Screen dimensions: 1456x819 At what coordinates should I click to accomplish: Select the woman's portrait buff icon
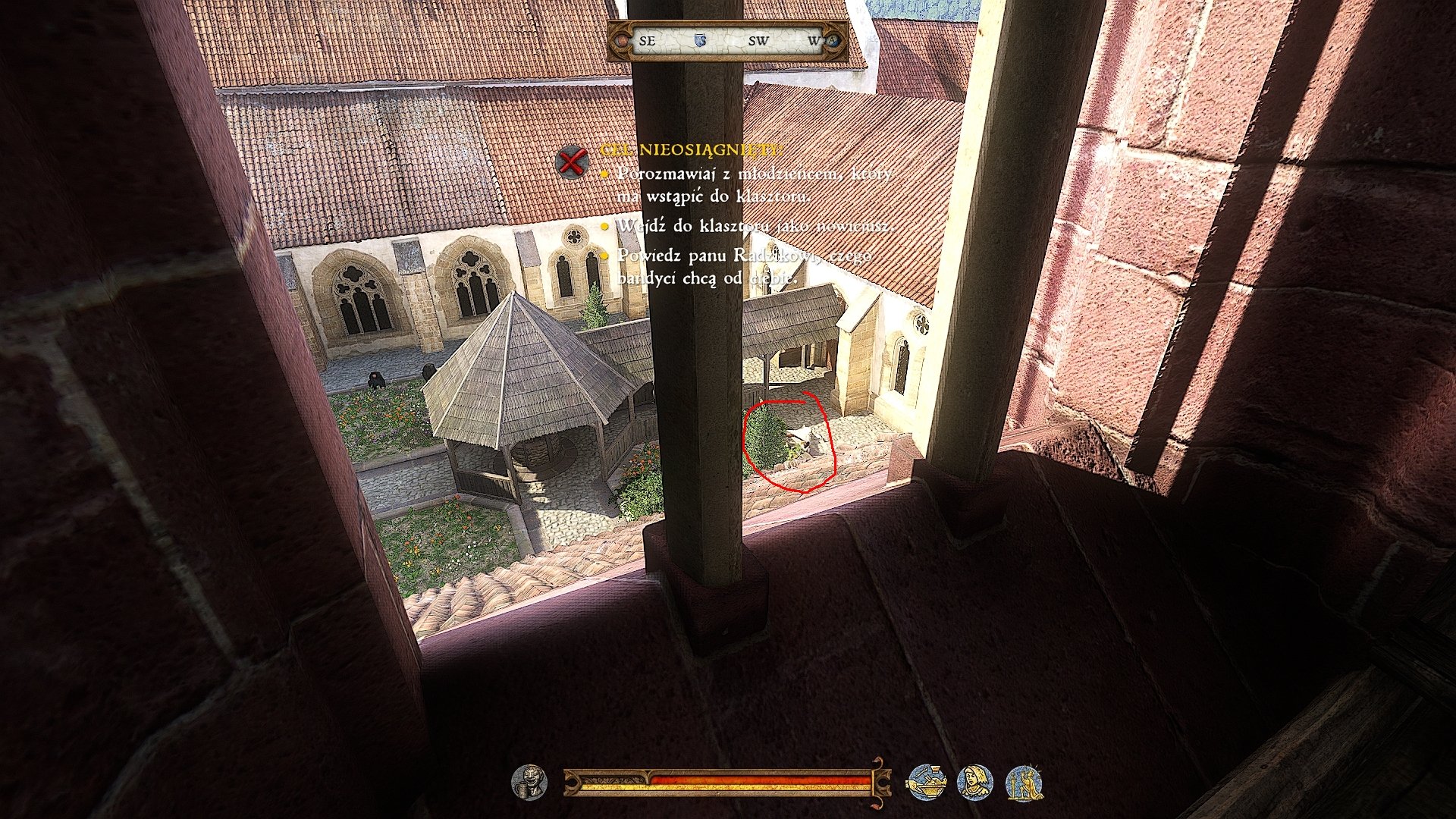click(x=975, y=783)
